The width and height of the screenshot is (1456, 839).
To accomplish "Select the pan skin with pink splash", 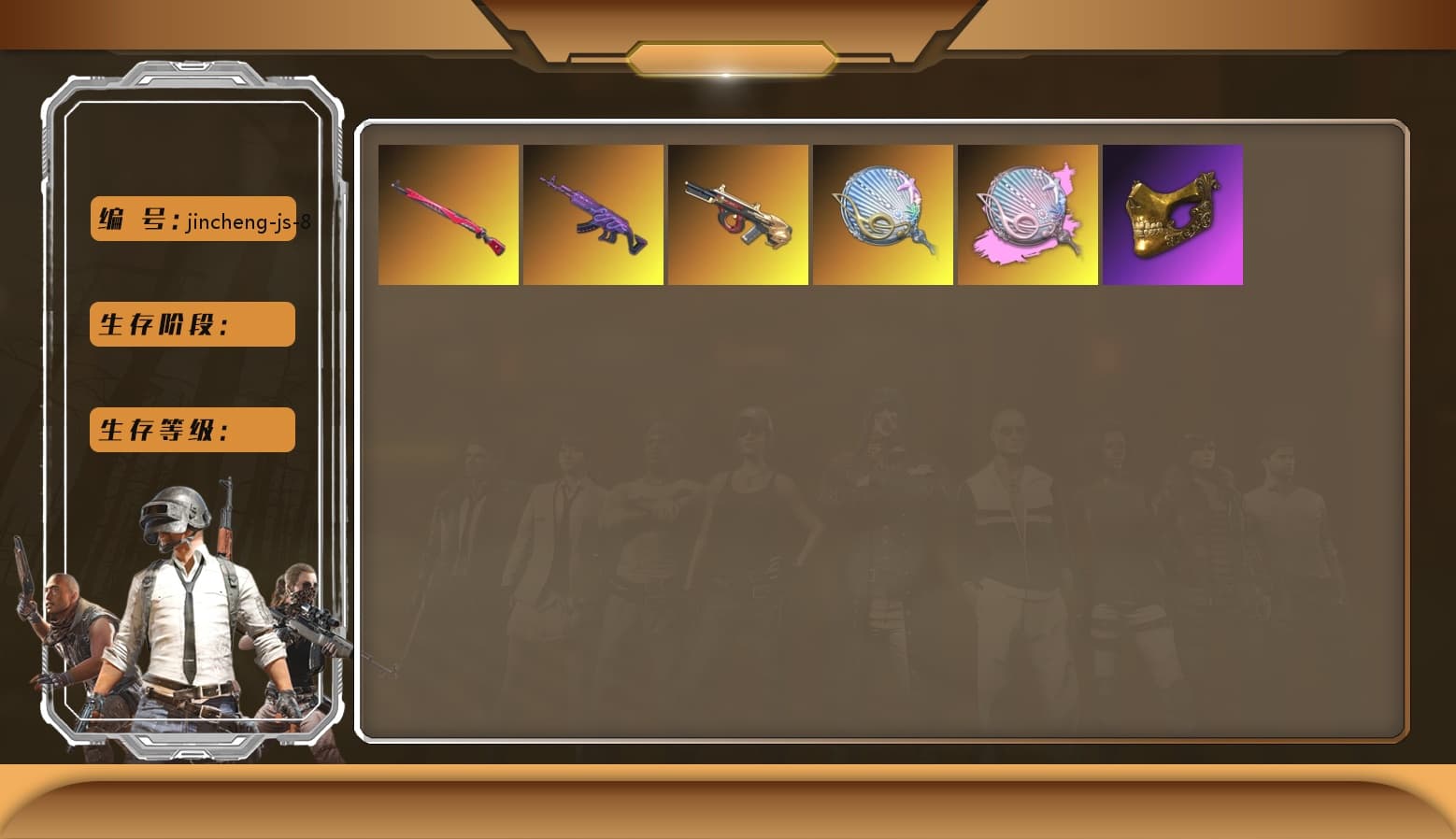I will [1027, 214].
